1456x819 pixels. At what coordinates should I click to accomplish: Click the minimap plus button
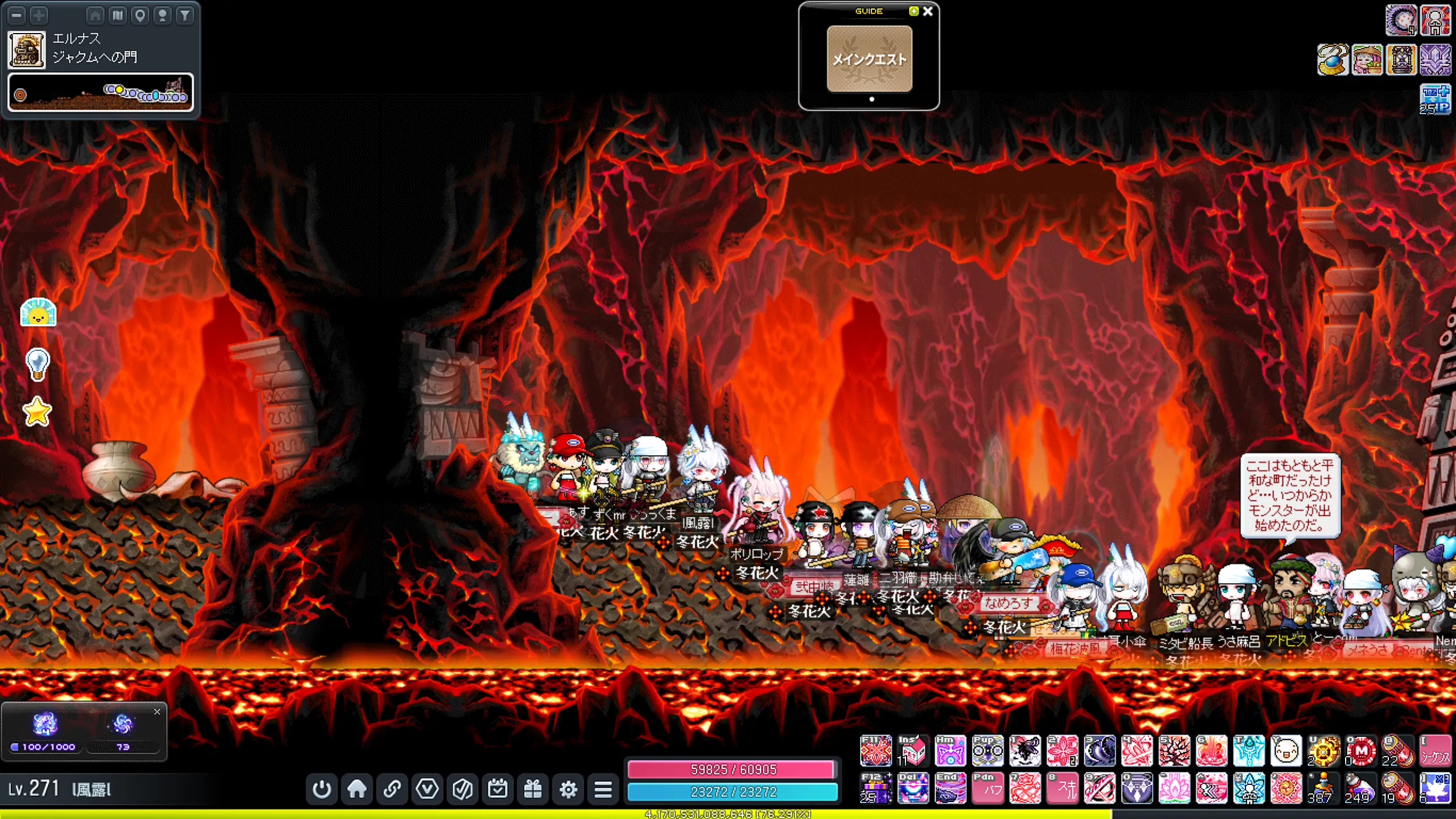point(39,15)
